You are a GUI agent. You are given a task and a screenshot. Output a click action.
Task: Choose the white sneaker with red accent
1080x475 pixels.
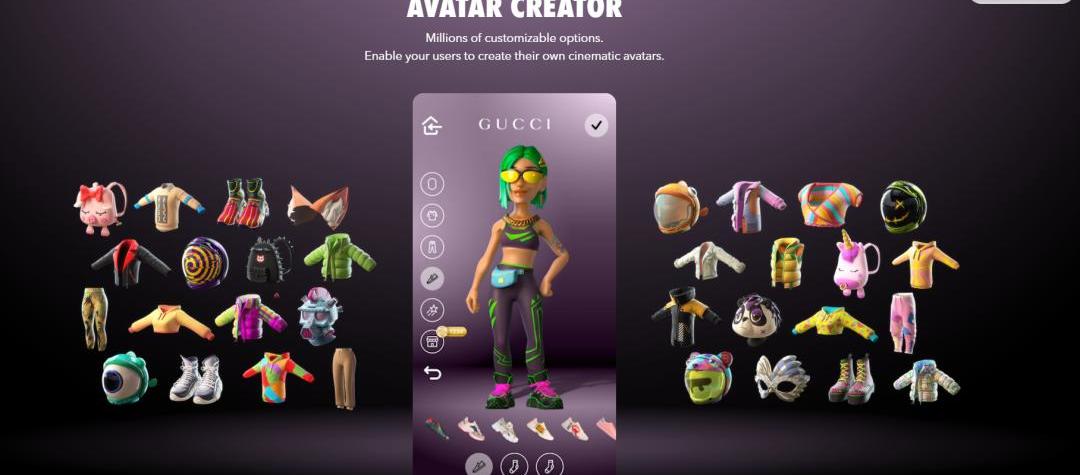[x=574, y=429]
